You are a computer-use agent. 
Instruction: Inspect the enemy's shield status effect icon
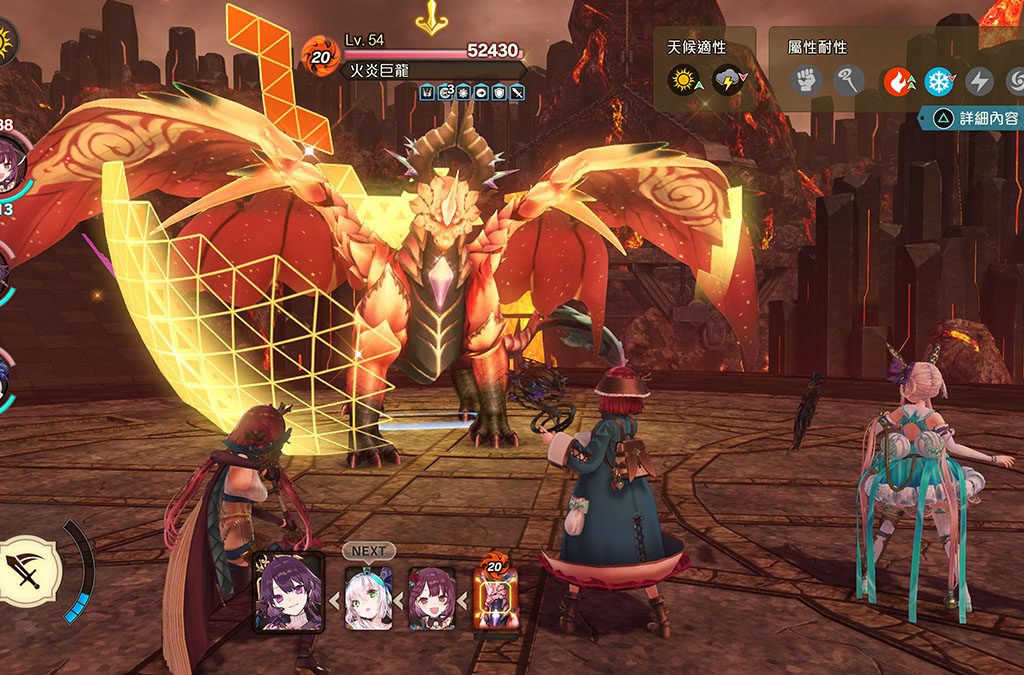499,92
